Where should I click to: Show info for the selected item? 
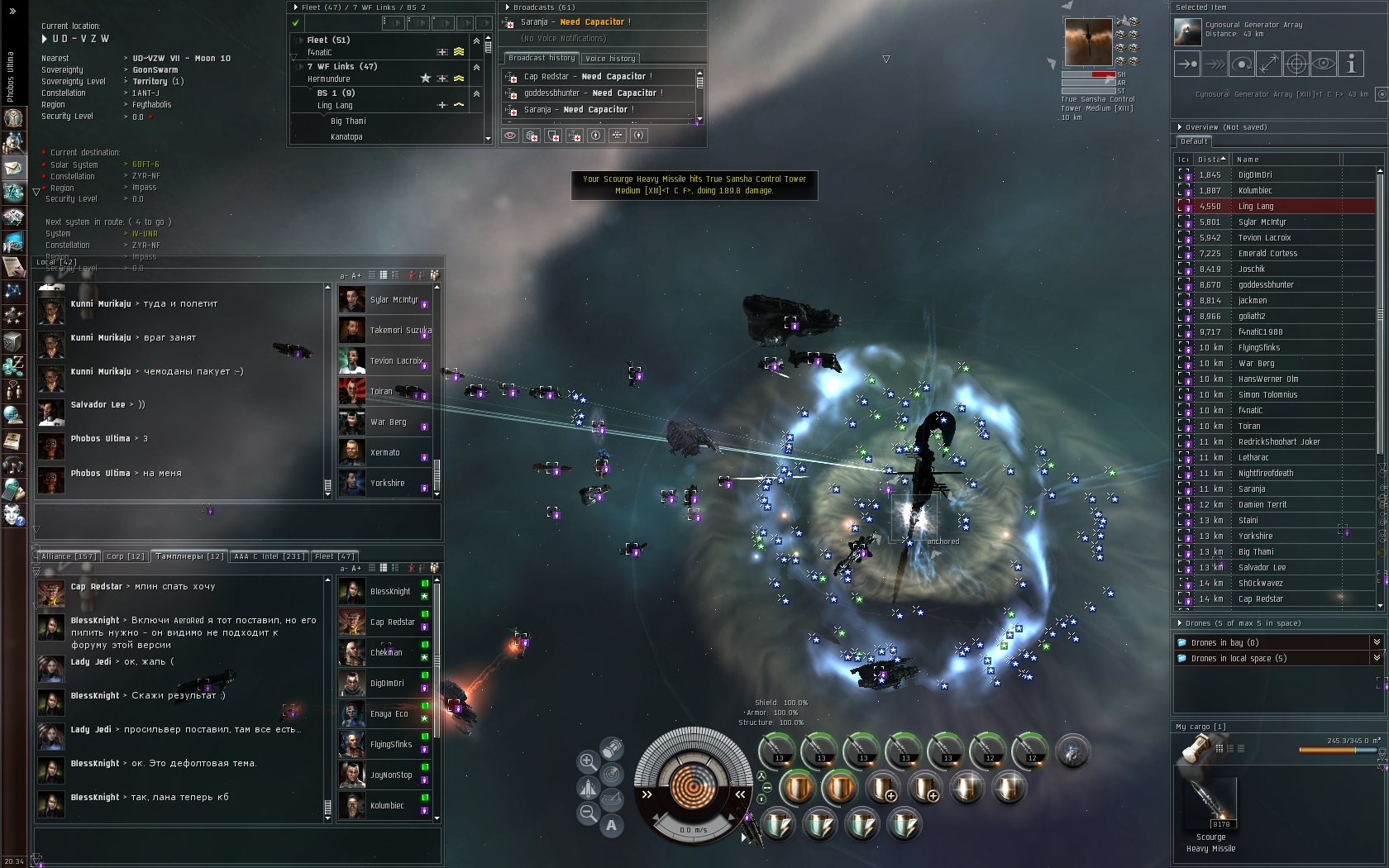pyautogui.click(x=1351, y=64)
